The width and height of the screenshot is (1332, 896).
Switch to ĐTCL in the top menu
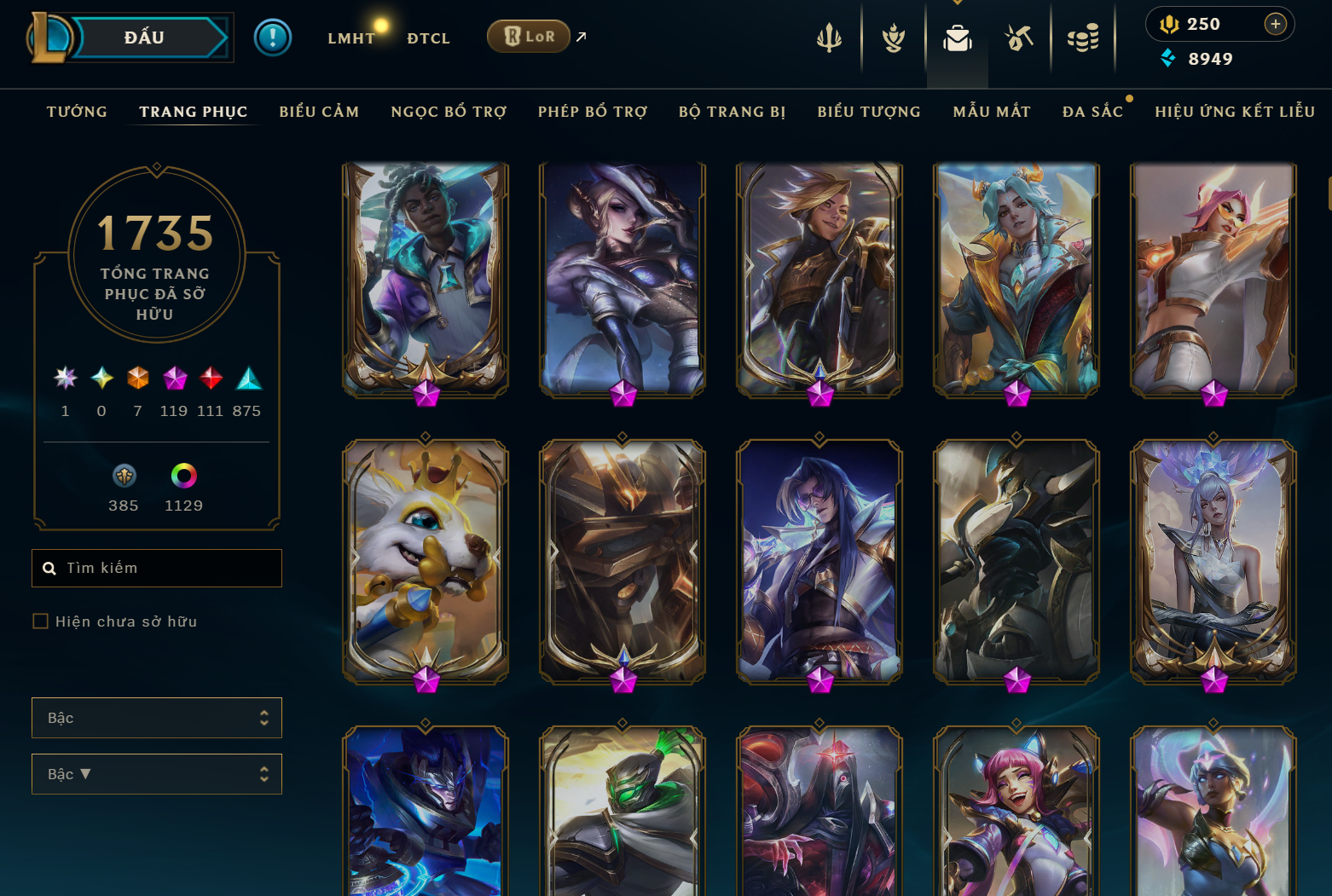coord(428,38)
